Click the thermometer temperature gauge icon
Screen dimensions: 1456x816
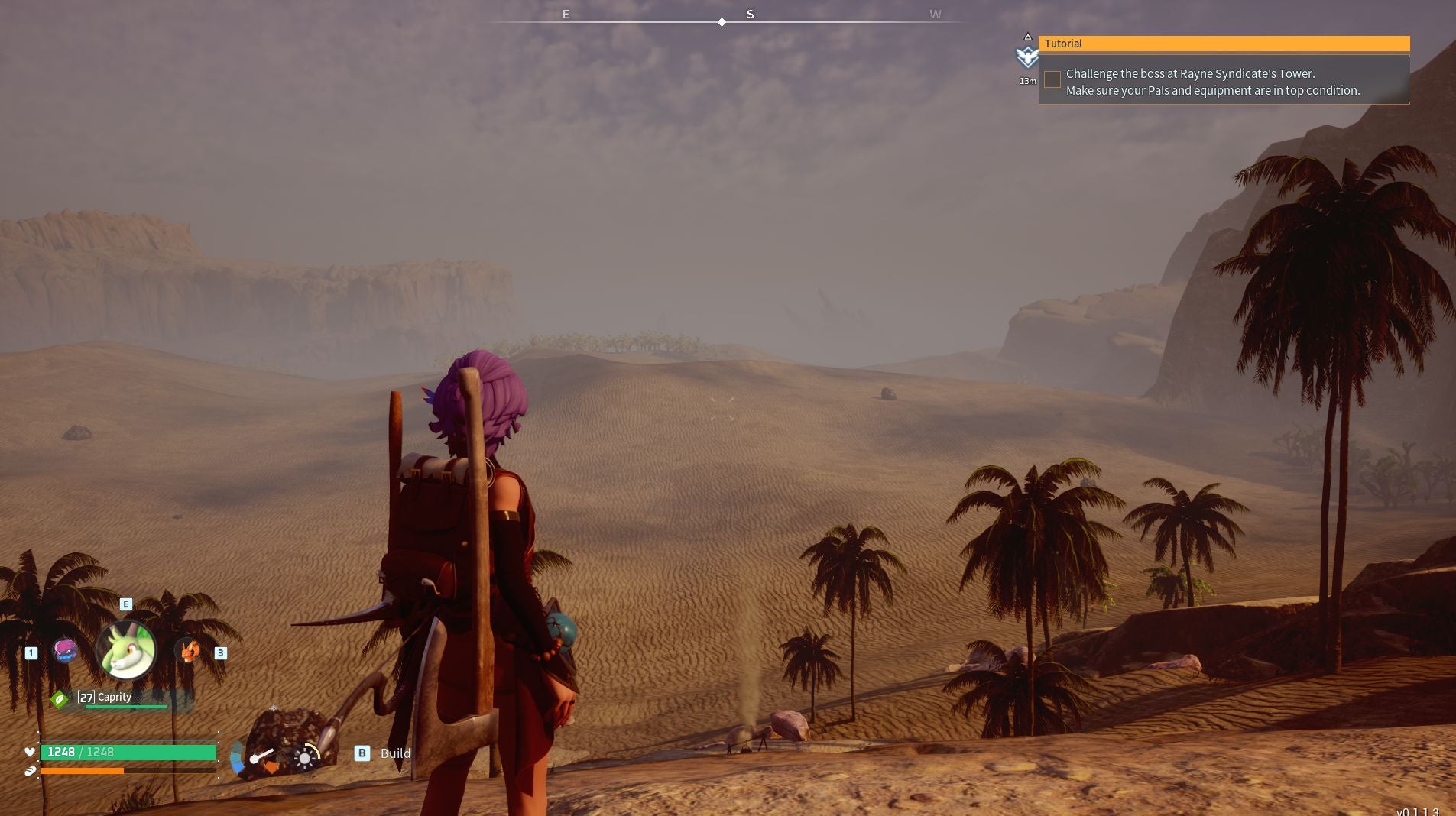[258, 756]
